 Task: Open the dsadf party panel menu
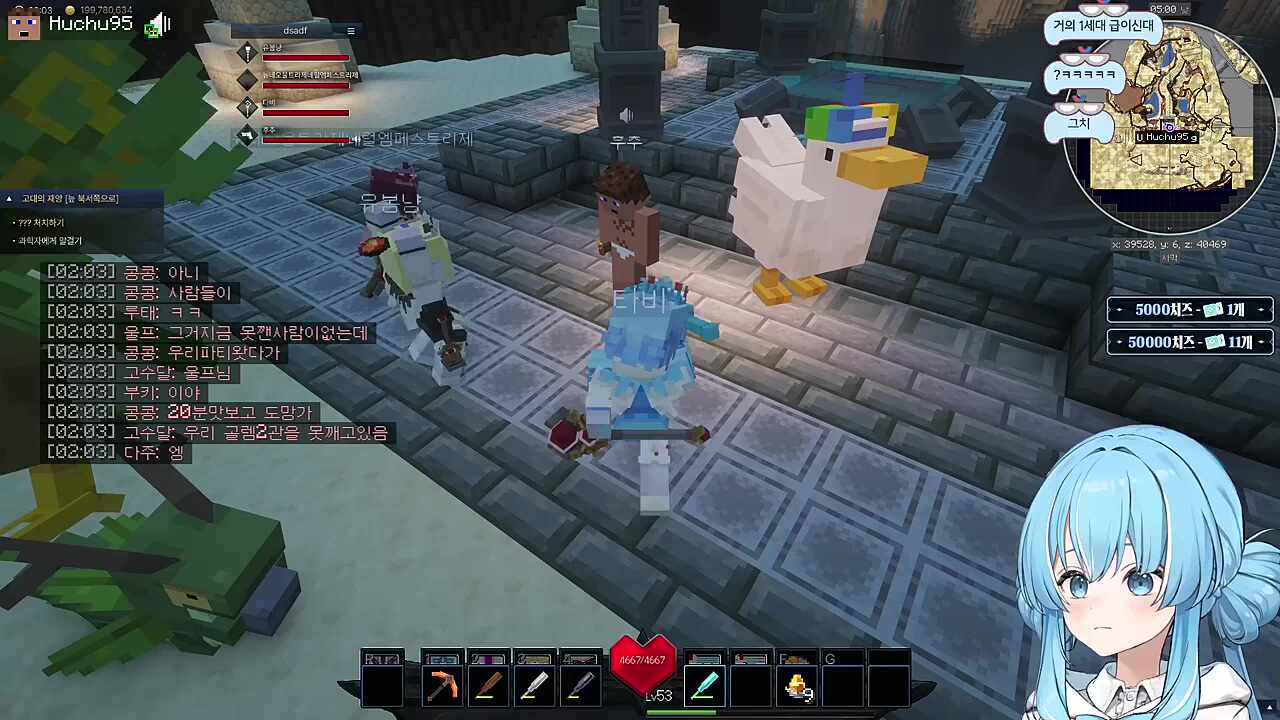(x=350, y=31)
